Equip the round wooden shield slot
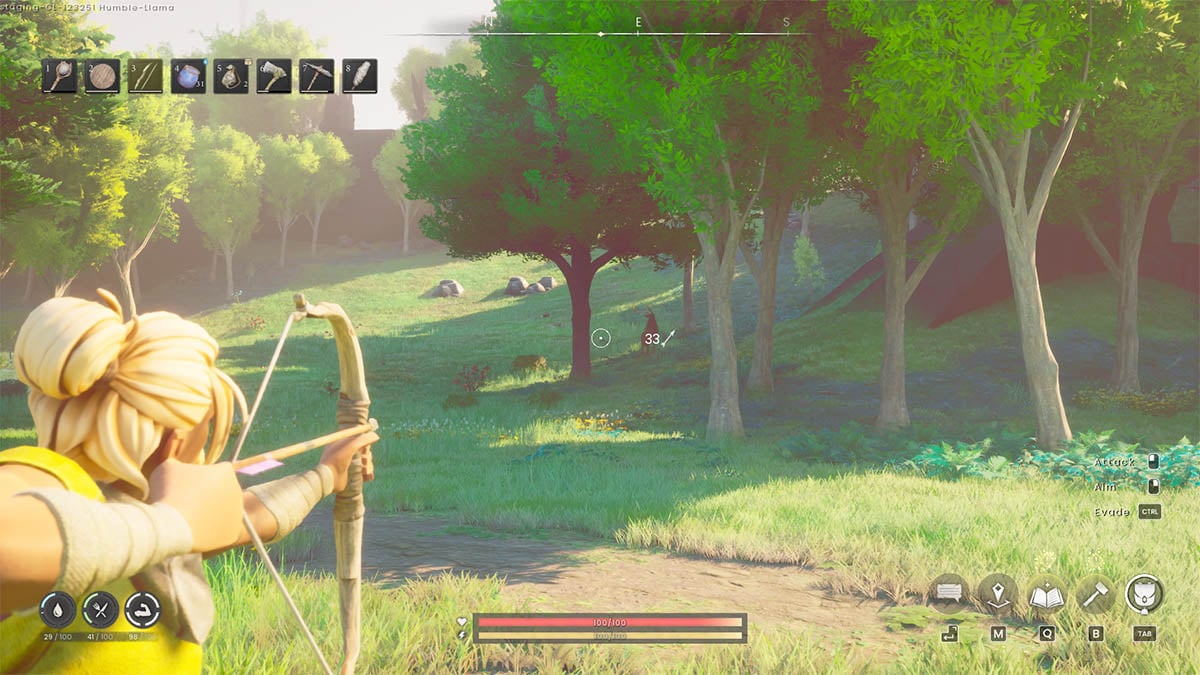Screen dimensions: 1200x675 (x=103, y=77)
